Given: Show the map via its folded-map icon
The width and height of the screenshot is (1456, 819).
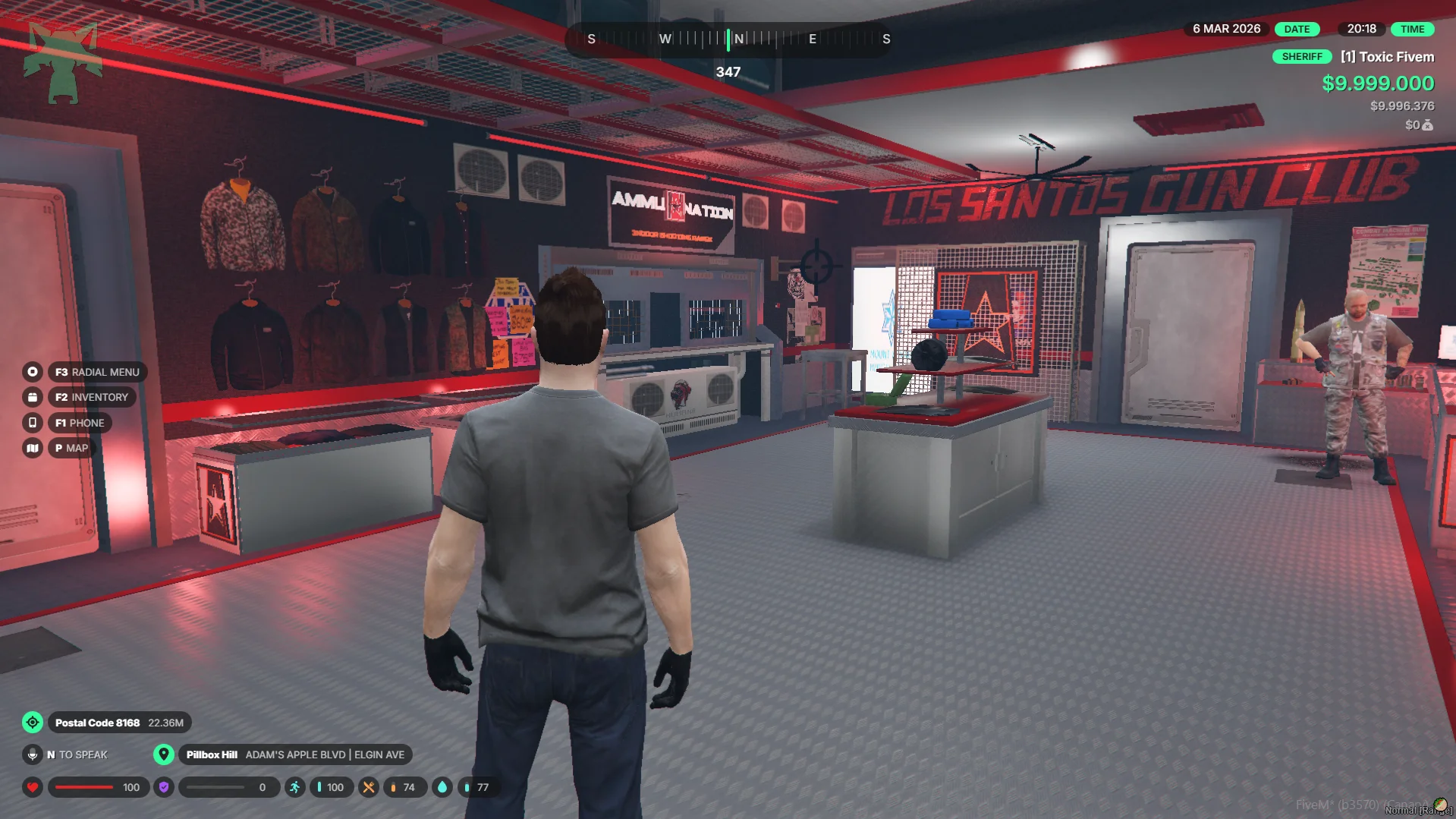Looking at the screenshot, I should (x=32, y=448).
